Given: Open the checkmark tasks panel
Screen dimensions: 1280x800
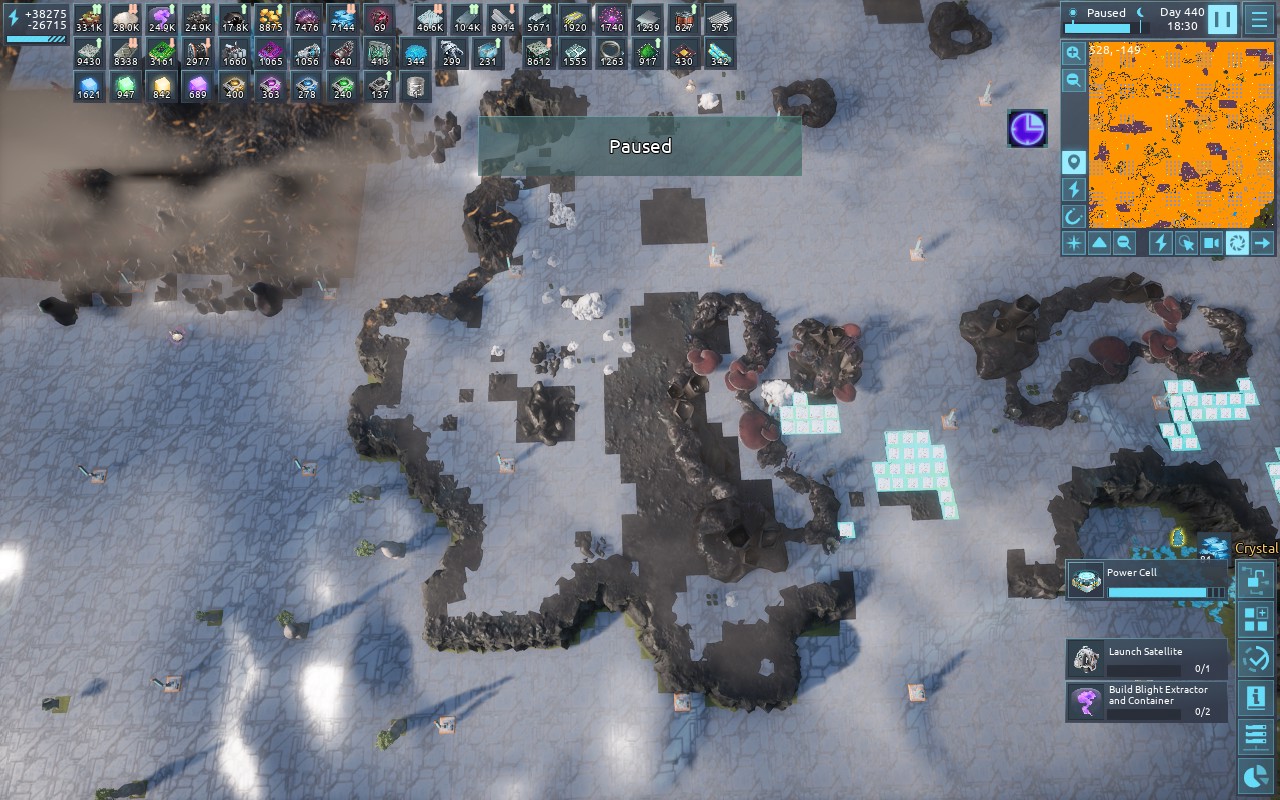Looking at the screenshot, I should point(1255,659).
